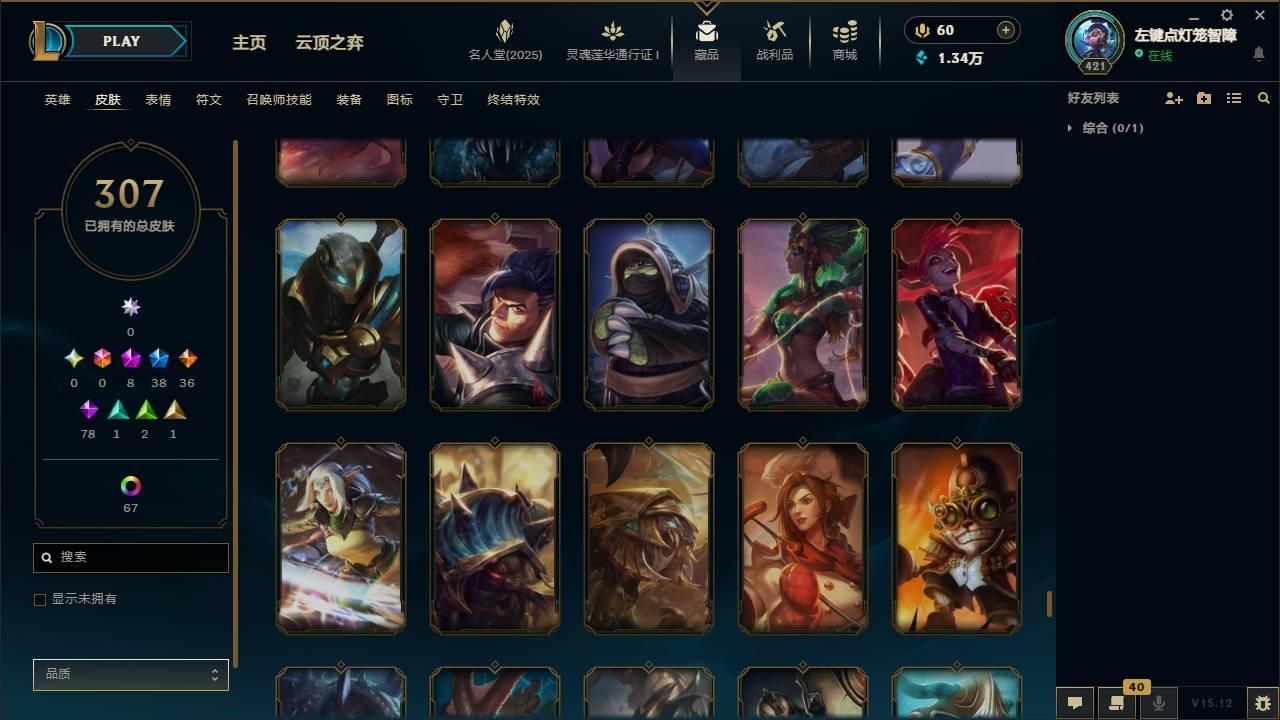Switch to the 表情 emotes tab

point(160,99)
